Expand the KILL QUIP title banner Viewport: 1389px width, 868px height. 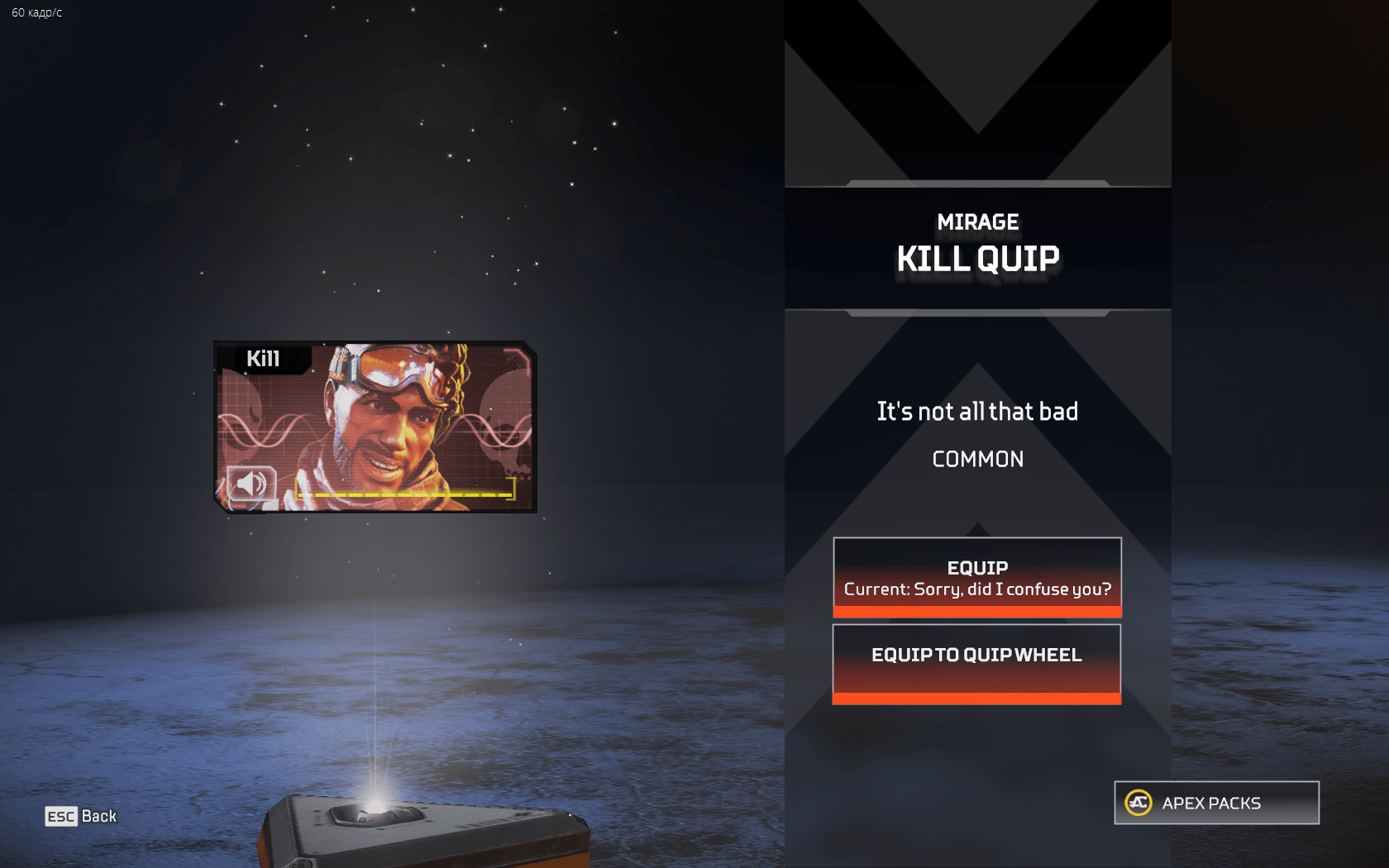tap(978, 259)
